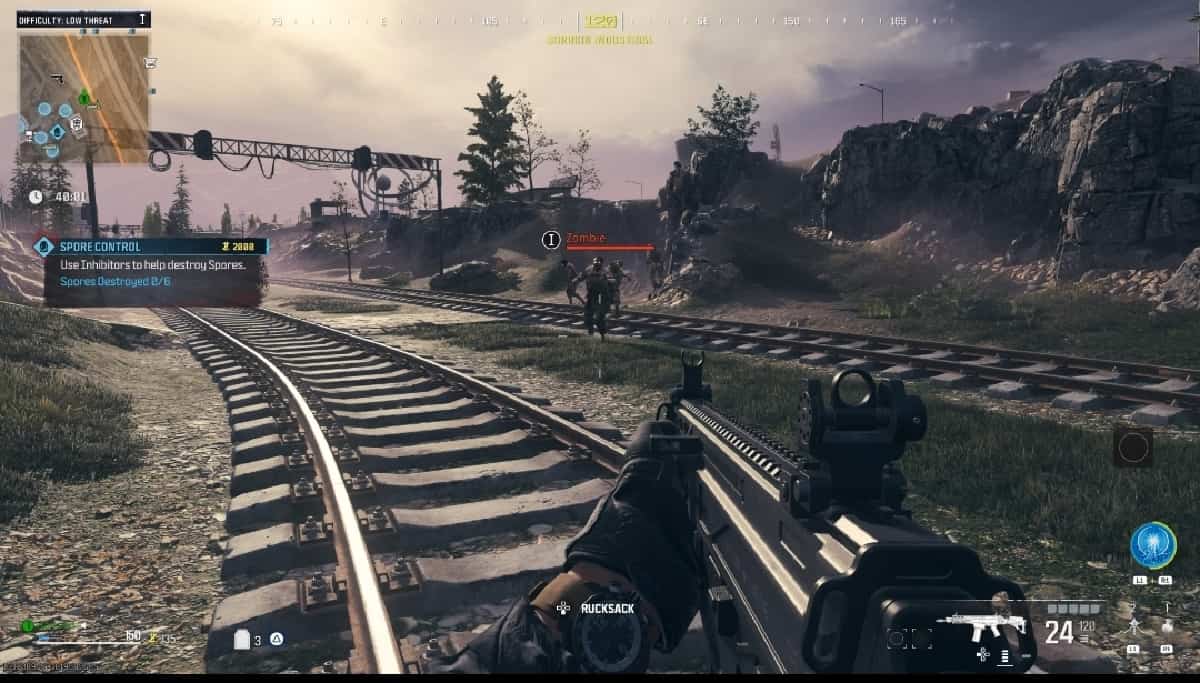
Task: Click the green player marker on minimap
Action: point(85,98)
